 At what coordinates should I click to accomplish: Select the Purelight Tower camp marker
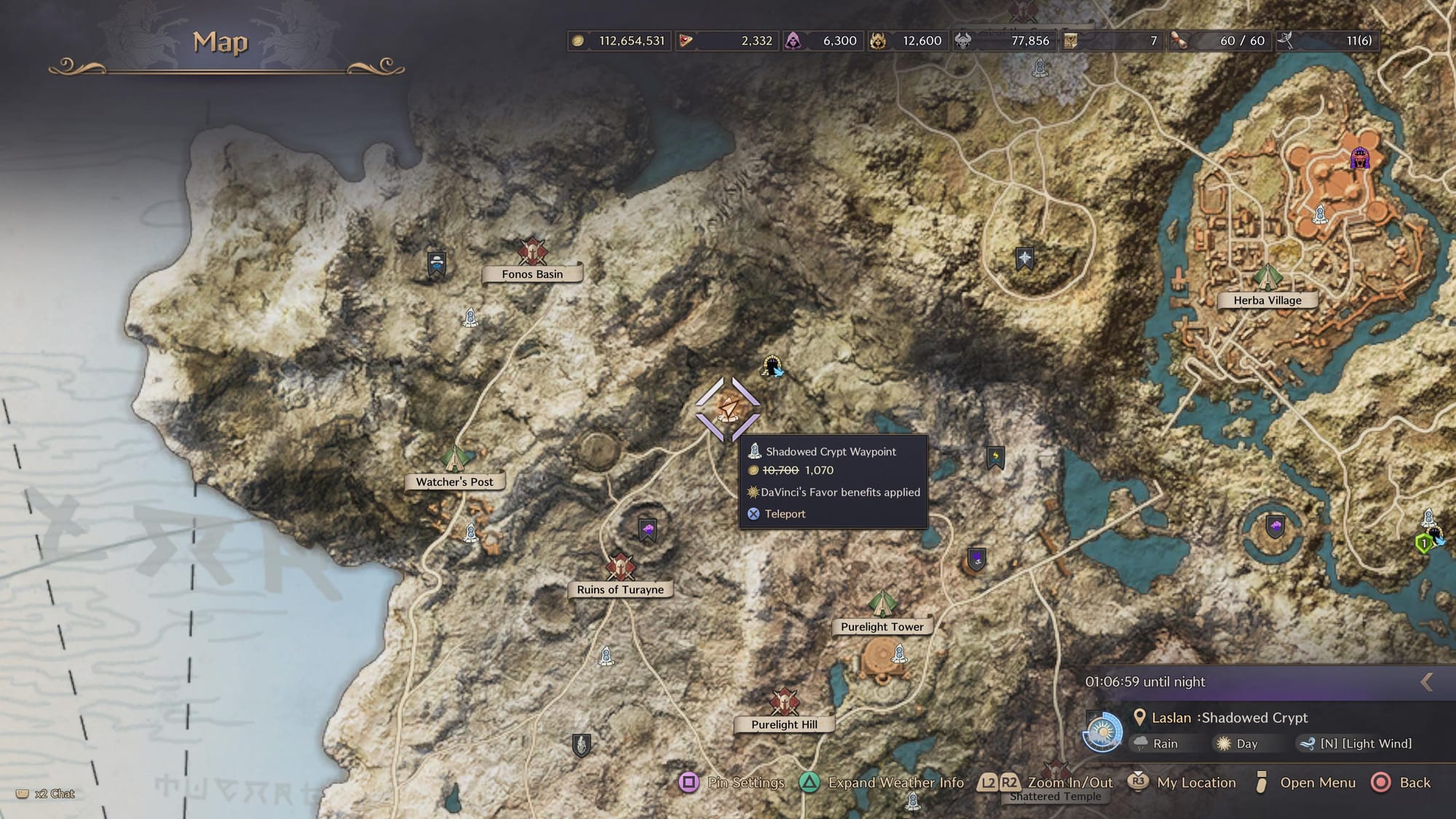click(882, 604)
